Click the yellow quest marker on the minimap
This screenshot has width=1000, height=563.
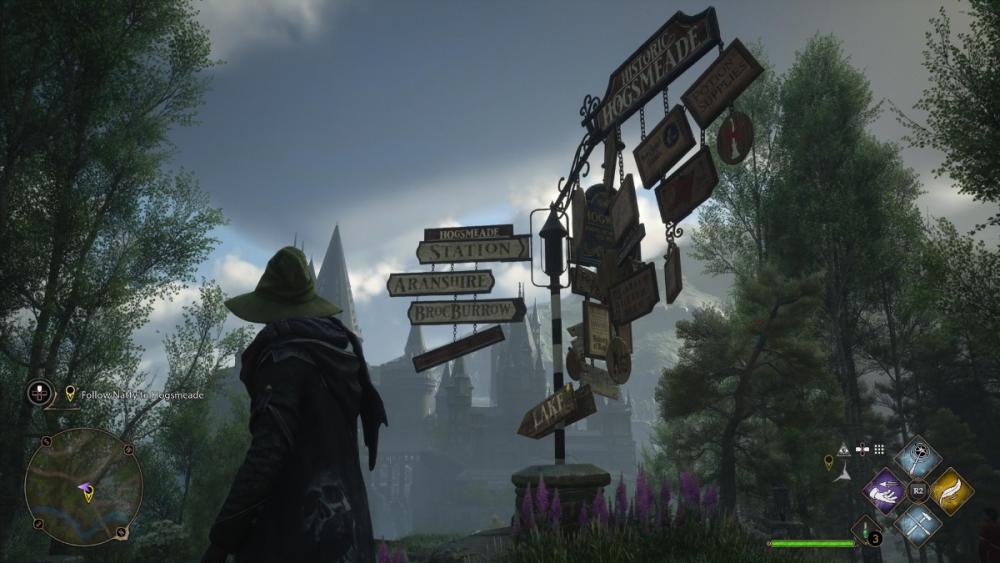point(88,493)
